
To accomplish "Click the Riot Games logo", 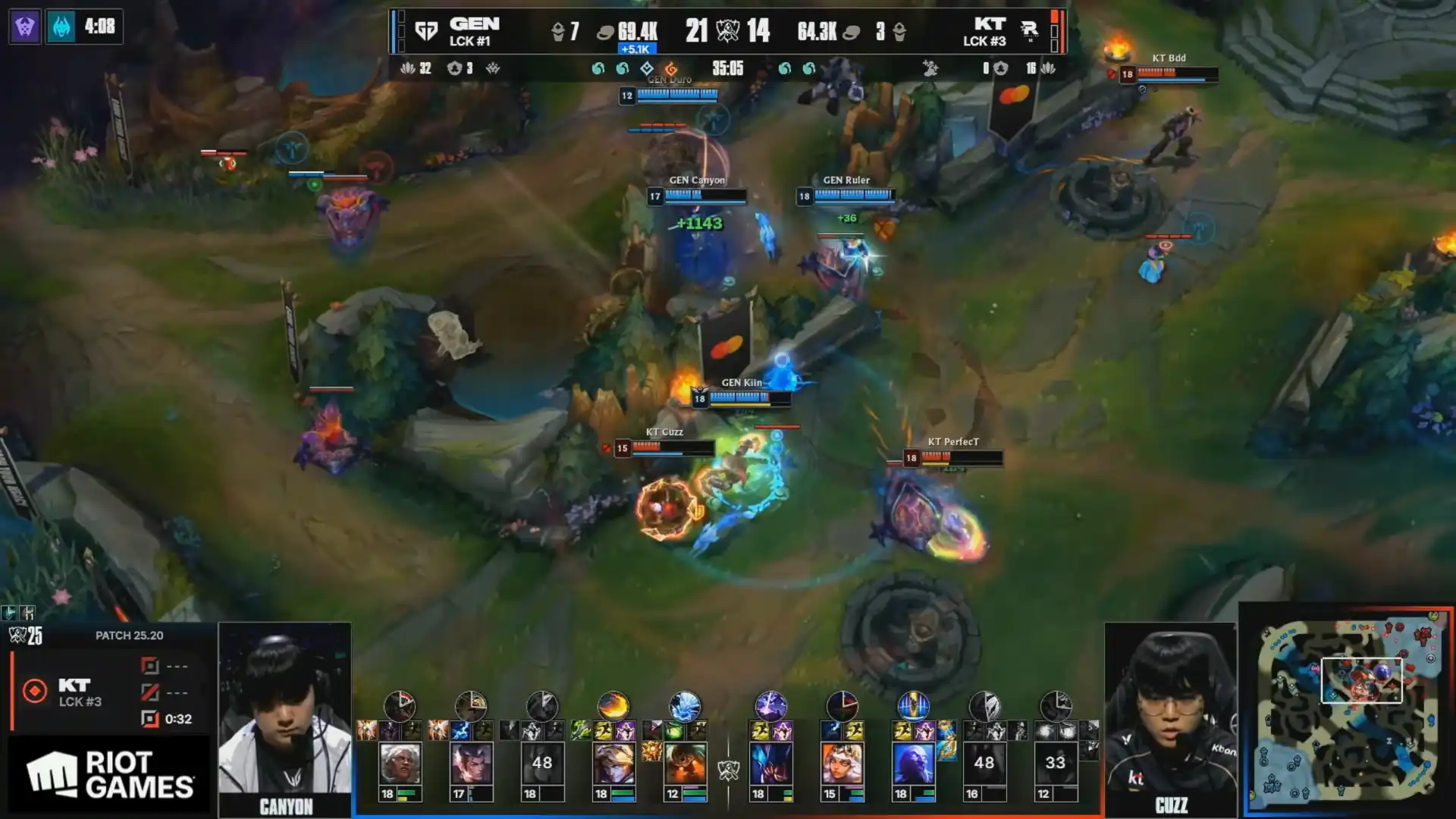I will (111, 775).
